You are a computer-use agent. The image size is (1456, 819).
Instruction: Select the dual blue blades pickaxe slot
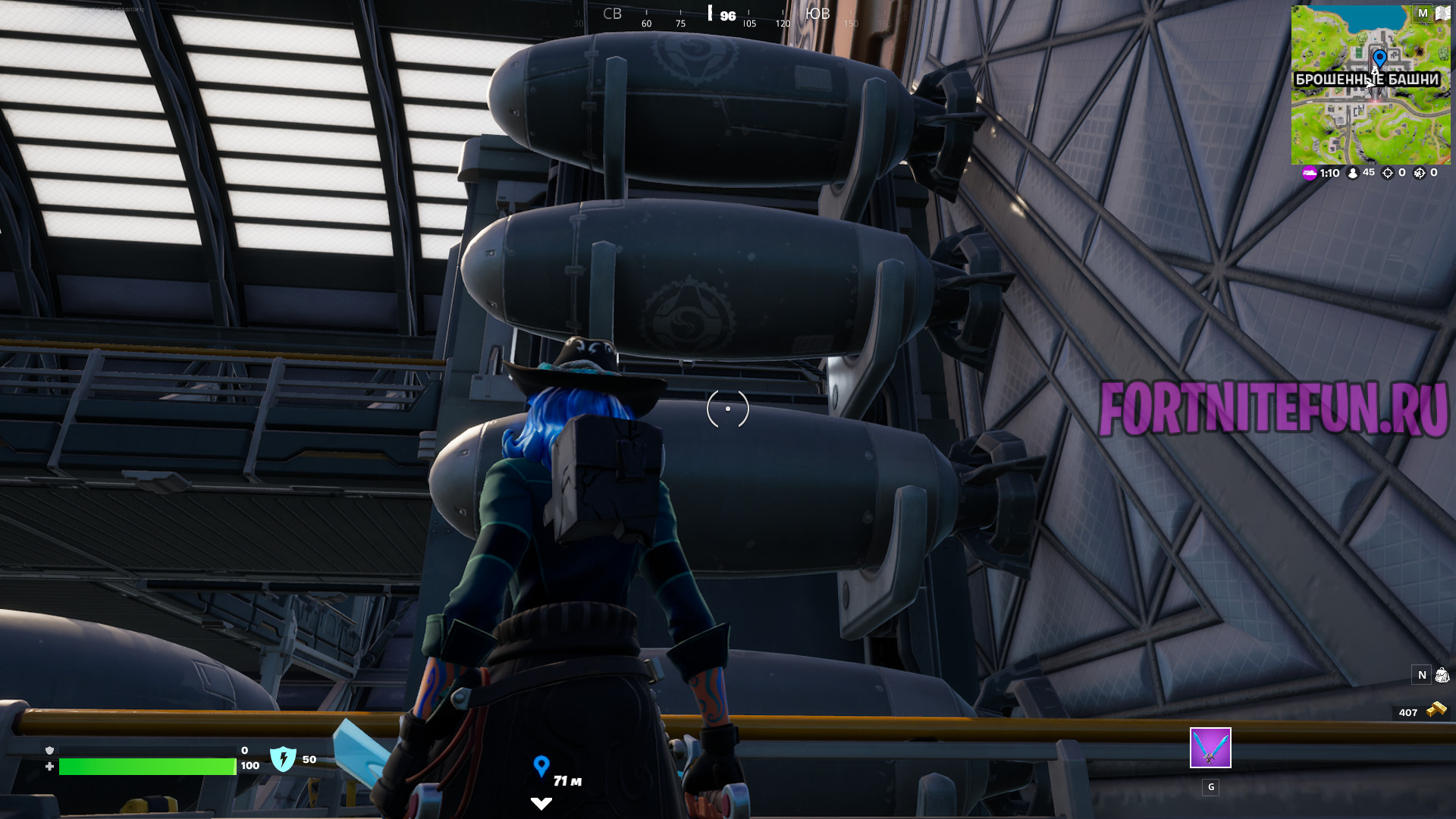click(1210, 748)
